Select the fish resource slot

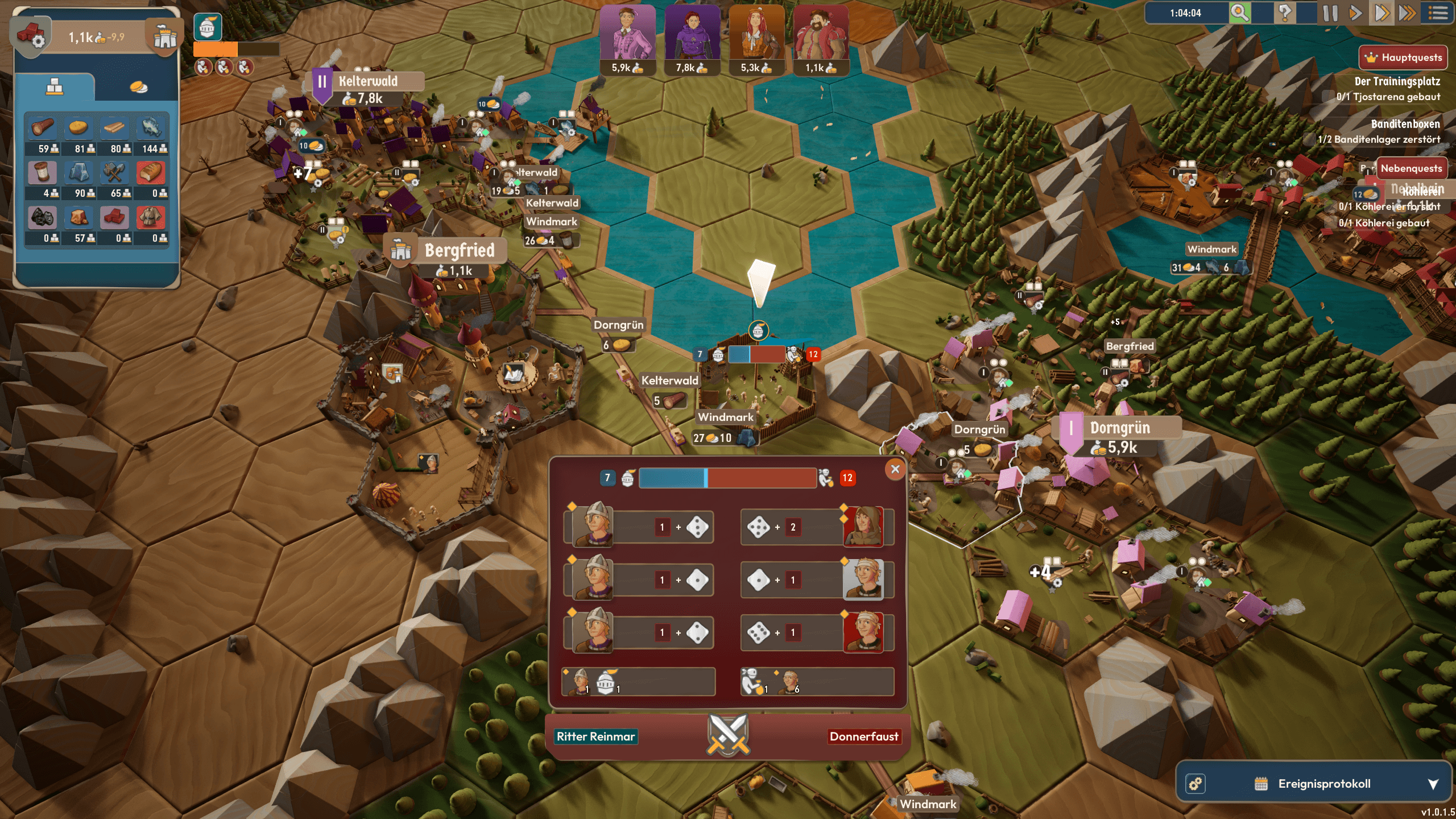[151, 129]
